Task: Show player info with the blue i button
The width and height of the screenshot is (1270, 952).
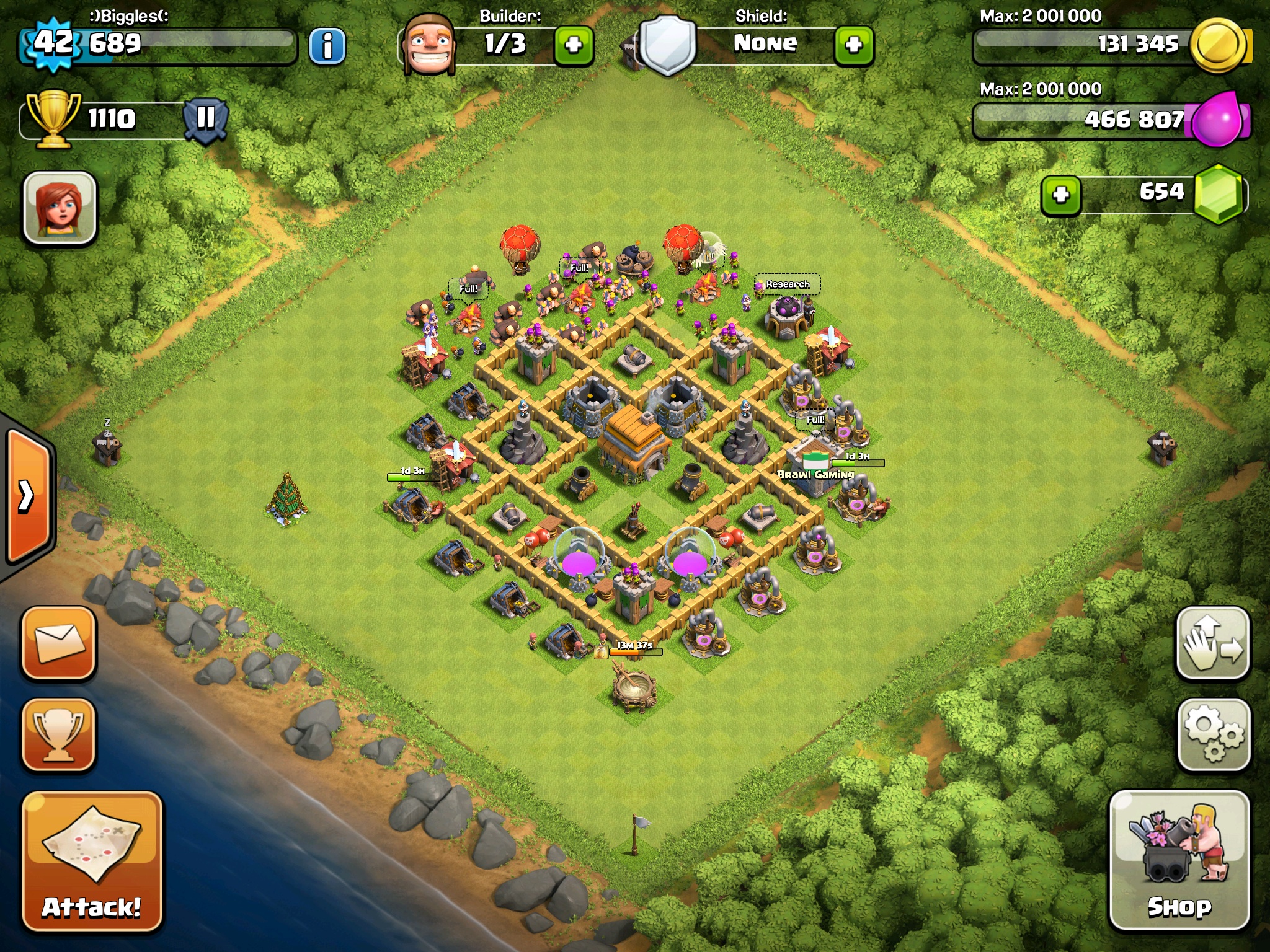Action: pos(327,46)
